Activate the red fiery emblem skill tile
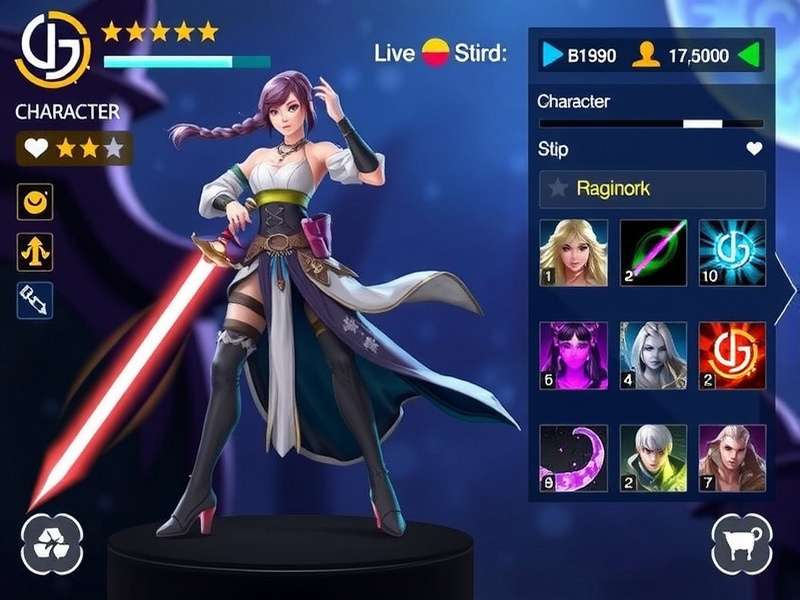This screenshot has height=600, width=800. pyautogui.click(x=732, y=355)
